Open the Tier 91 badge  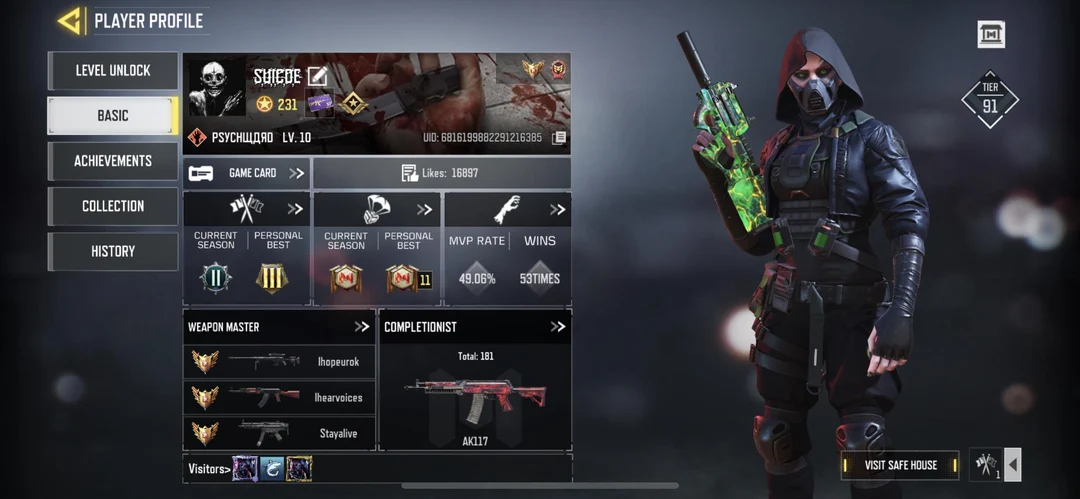click(x=989, y=99)
